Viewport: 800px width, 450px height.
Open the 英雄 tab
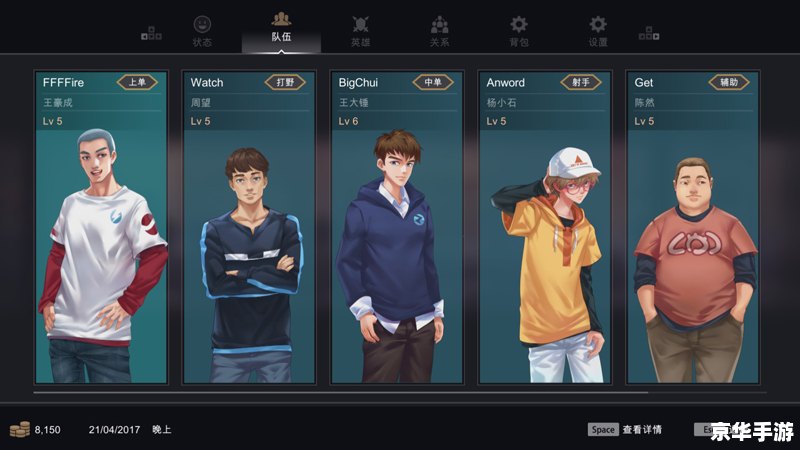(x=361, y=30)
